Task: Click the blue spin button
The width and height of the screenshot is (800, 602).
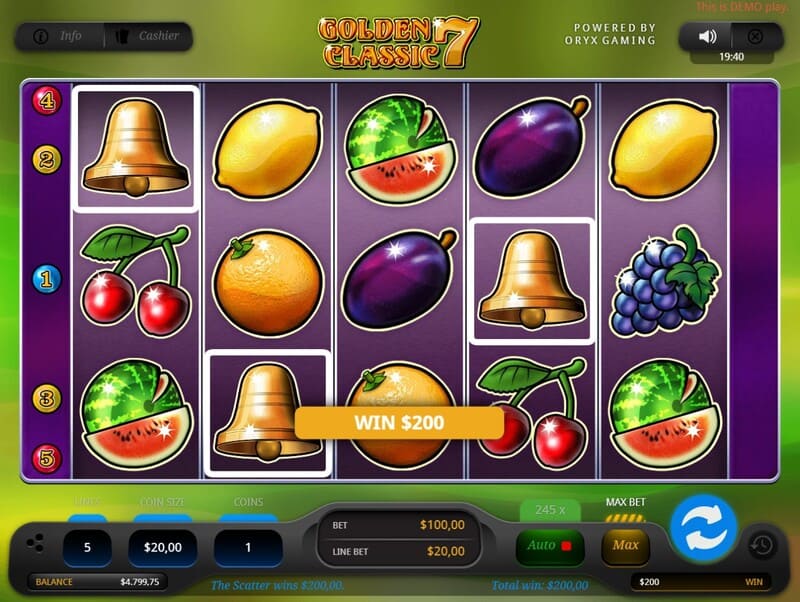Action: [703, 527]
